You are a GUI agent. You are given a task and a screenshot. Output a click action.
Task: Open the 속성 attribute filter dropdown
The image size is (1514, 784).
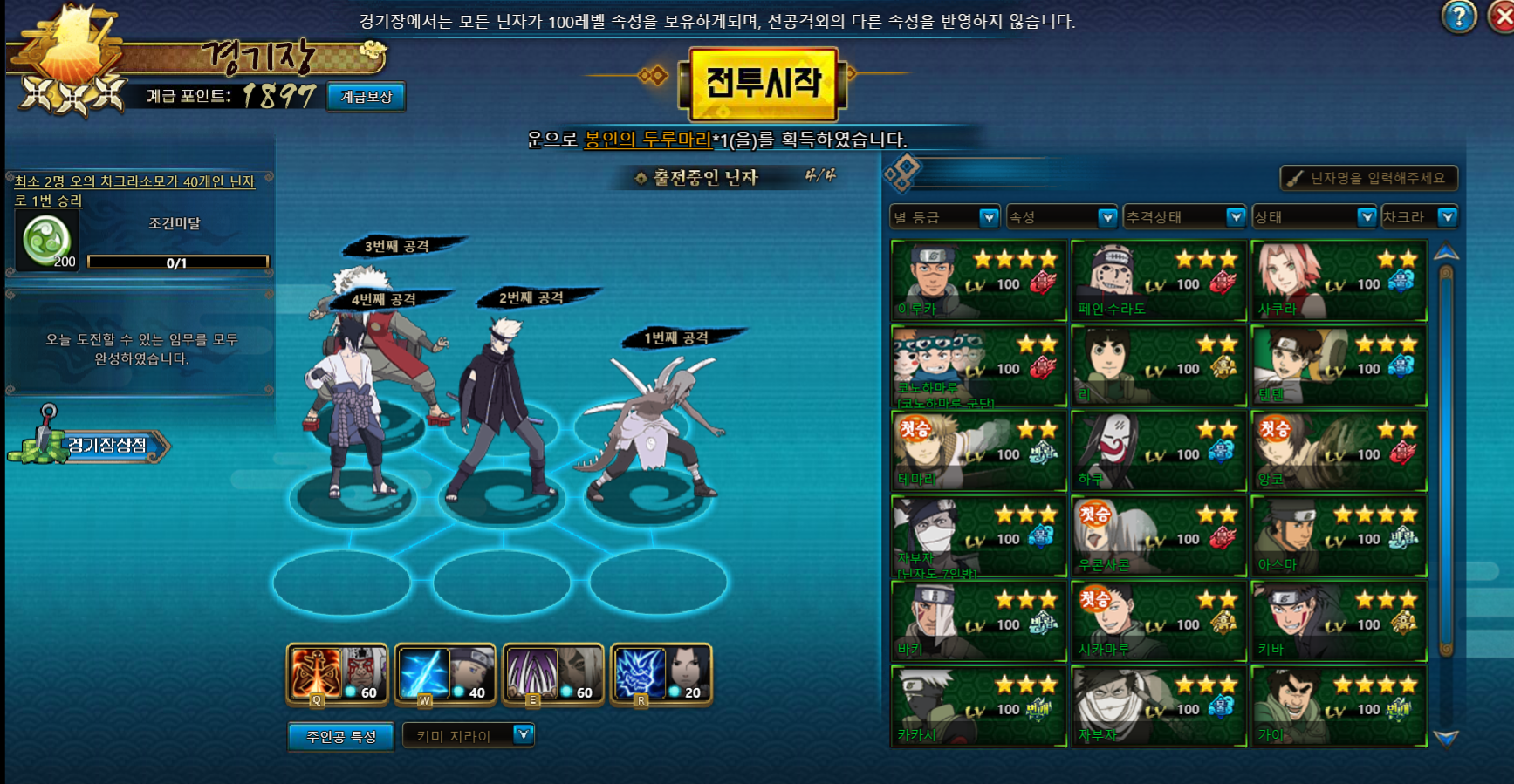(1062, 217)
